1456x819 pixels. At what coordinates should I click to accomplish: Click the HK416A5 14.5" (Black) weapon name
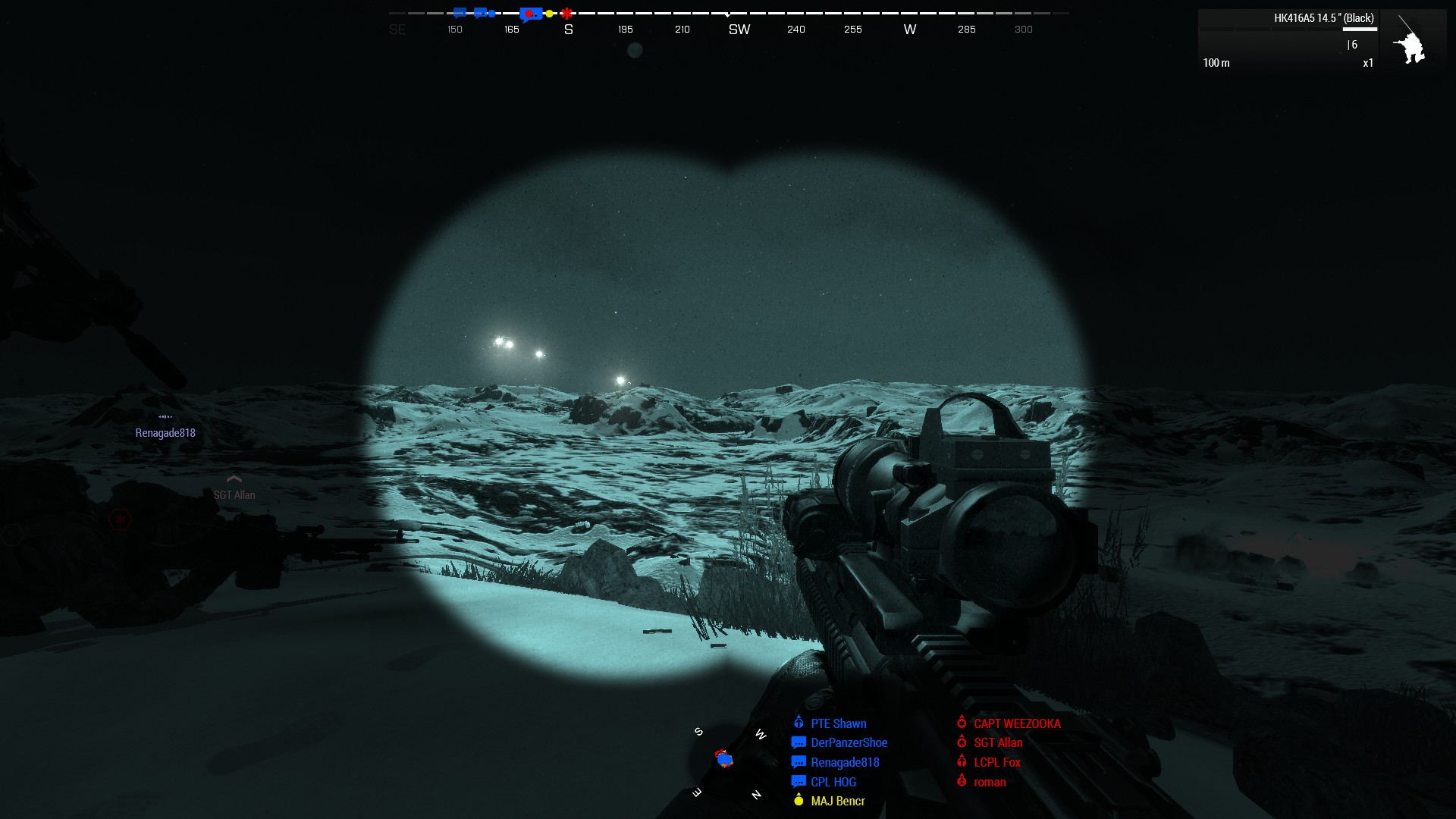(x=1324, y=17)
